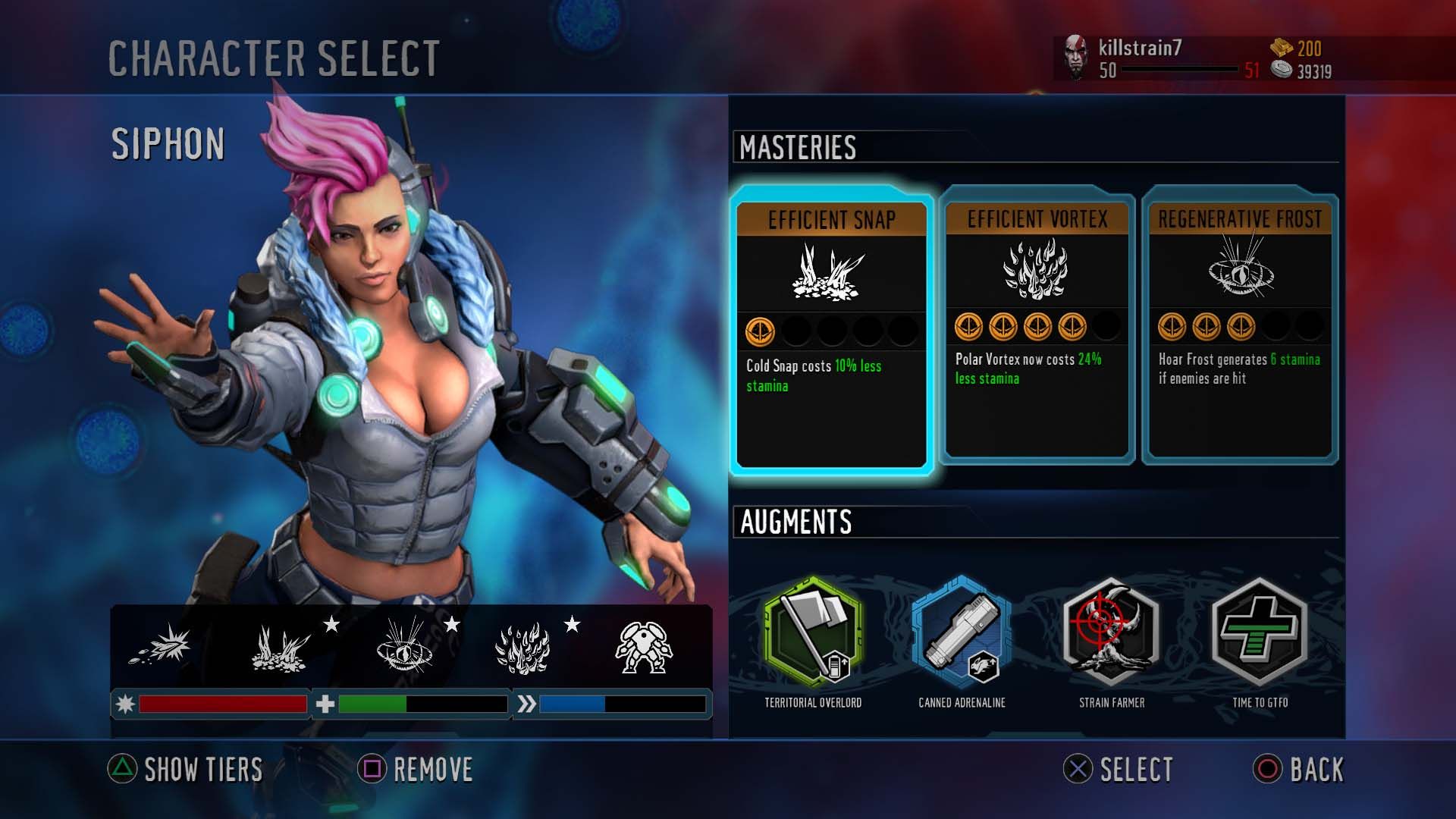Viewport: 1456px width, 819px height.
Task: Select the Efficient Snap mastery card
Action: (831, 331)
